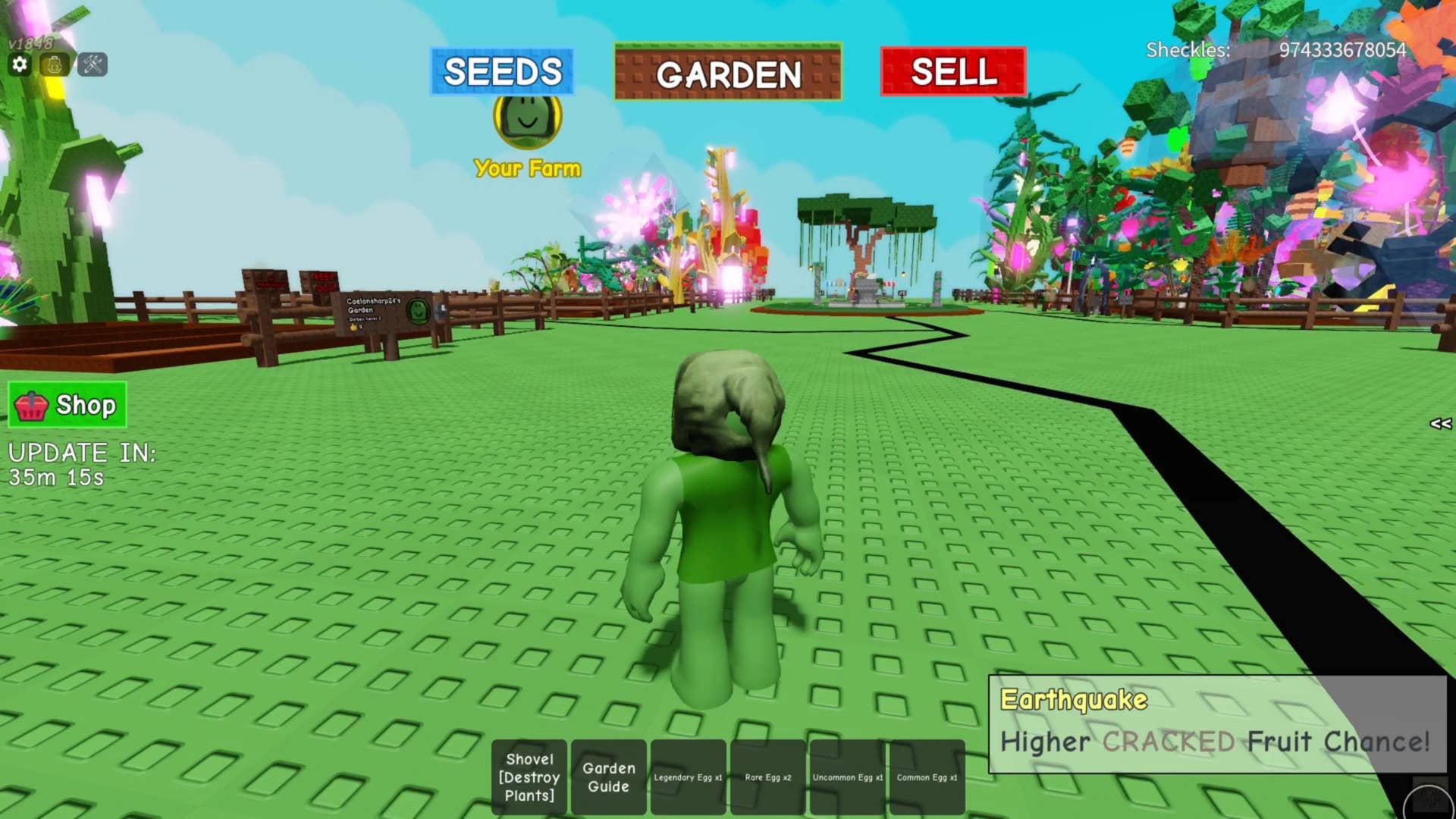The width and height of the screenshot is (1456, 819).
Task: Equip the Common Egg slot
Action: pos(927,777)
